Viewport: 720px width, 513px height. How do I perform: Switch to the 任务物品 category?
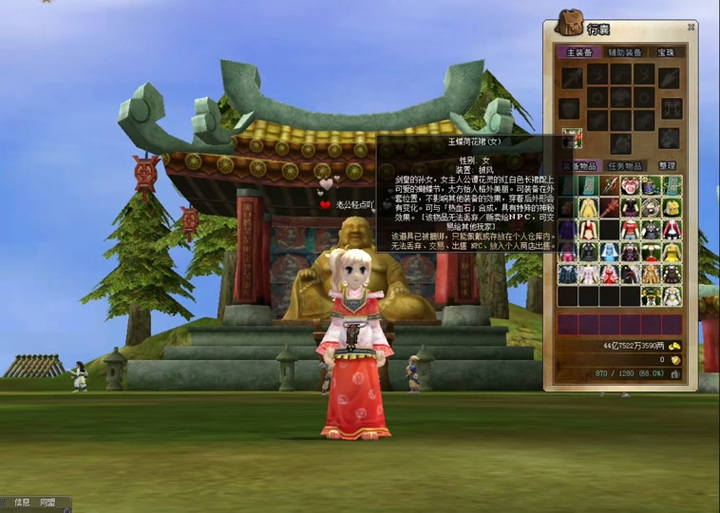coord(627,166)
